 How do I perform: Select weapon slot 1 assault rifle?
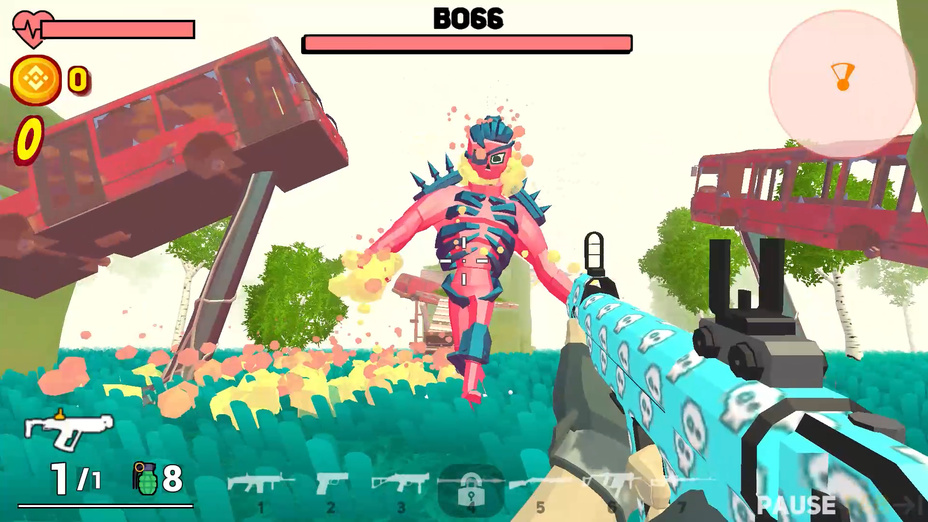click(x=260, y=486)
